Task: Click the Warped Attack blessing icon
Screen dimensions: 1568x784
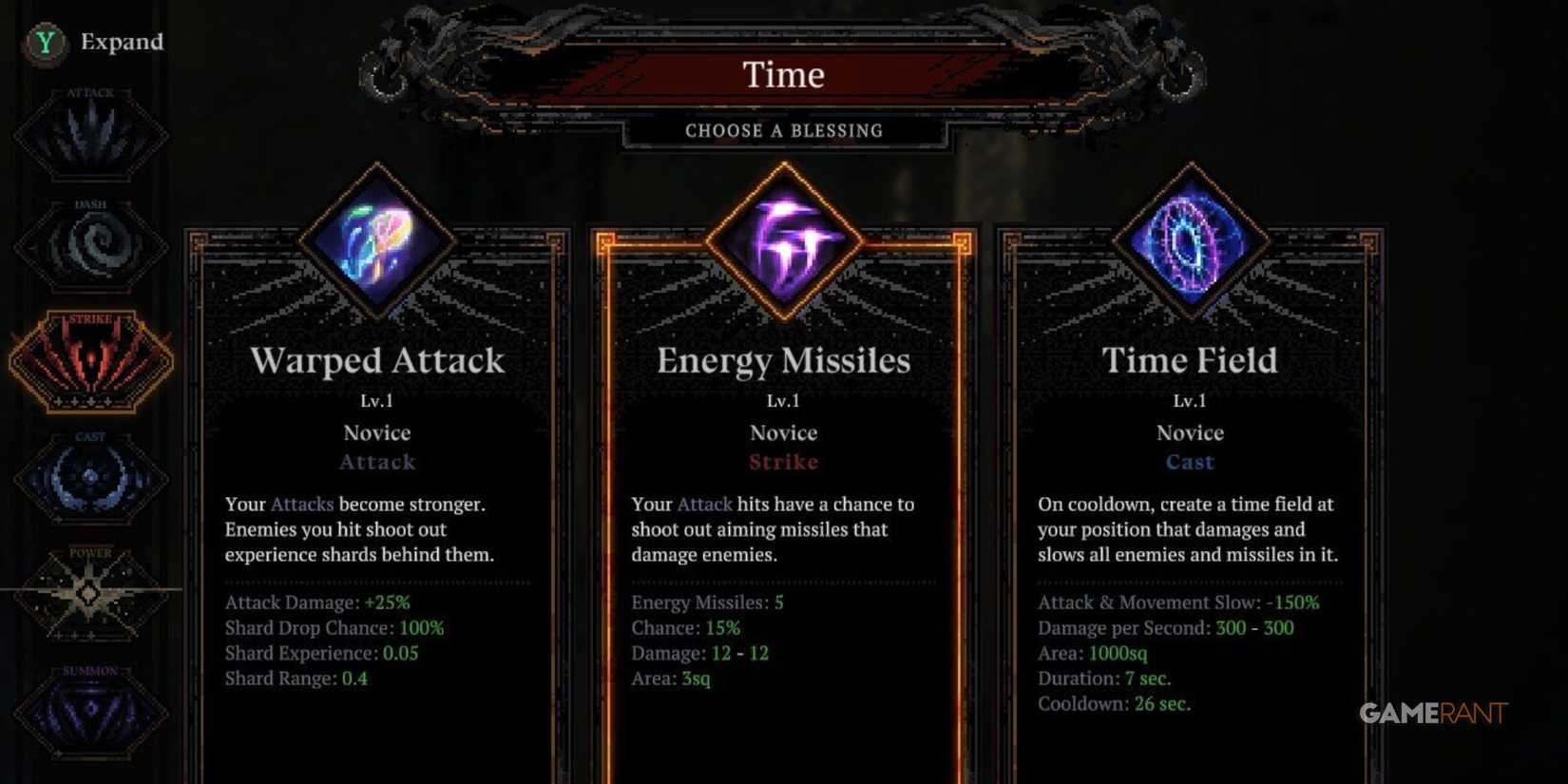Action: tap(378, 242)
